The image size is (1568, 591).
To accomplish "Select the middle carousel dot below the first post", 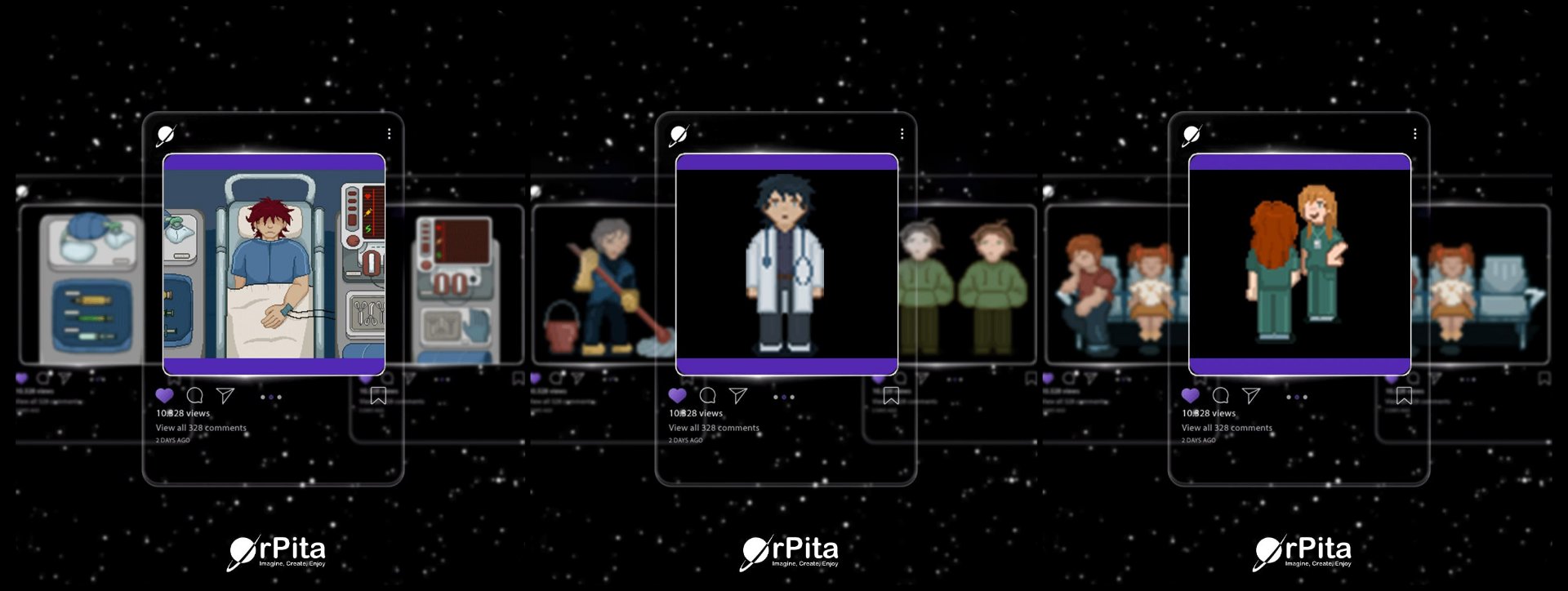I will click(x=269, y=398).
